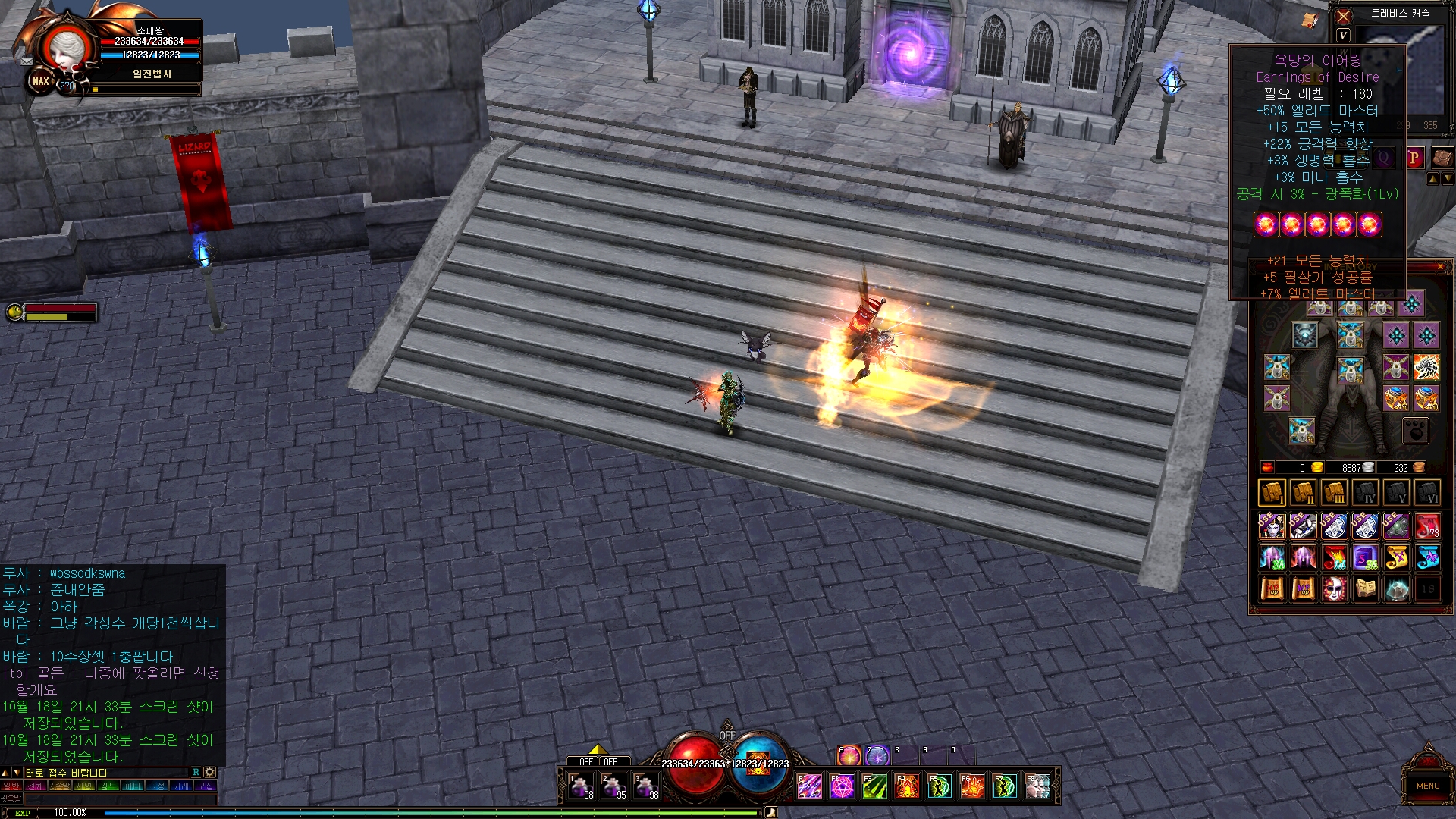Use the pink pentagram skill on F2
Image resolution: width=1456 pixels, height=819 pixels.
click(x=842, y=786)
